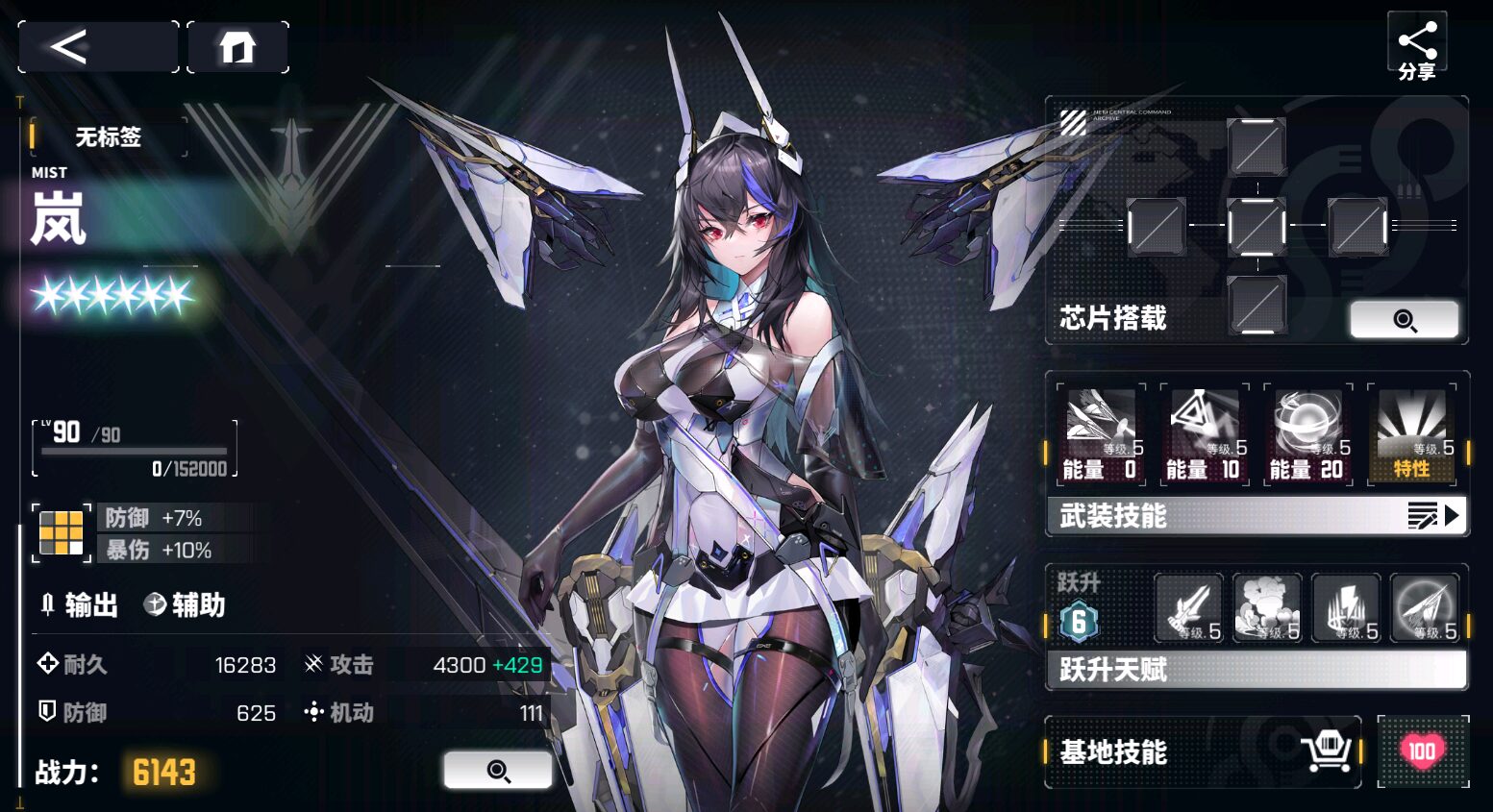Tap the pink heart affinity 100 icon

point(1422,751)
